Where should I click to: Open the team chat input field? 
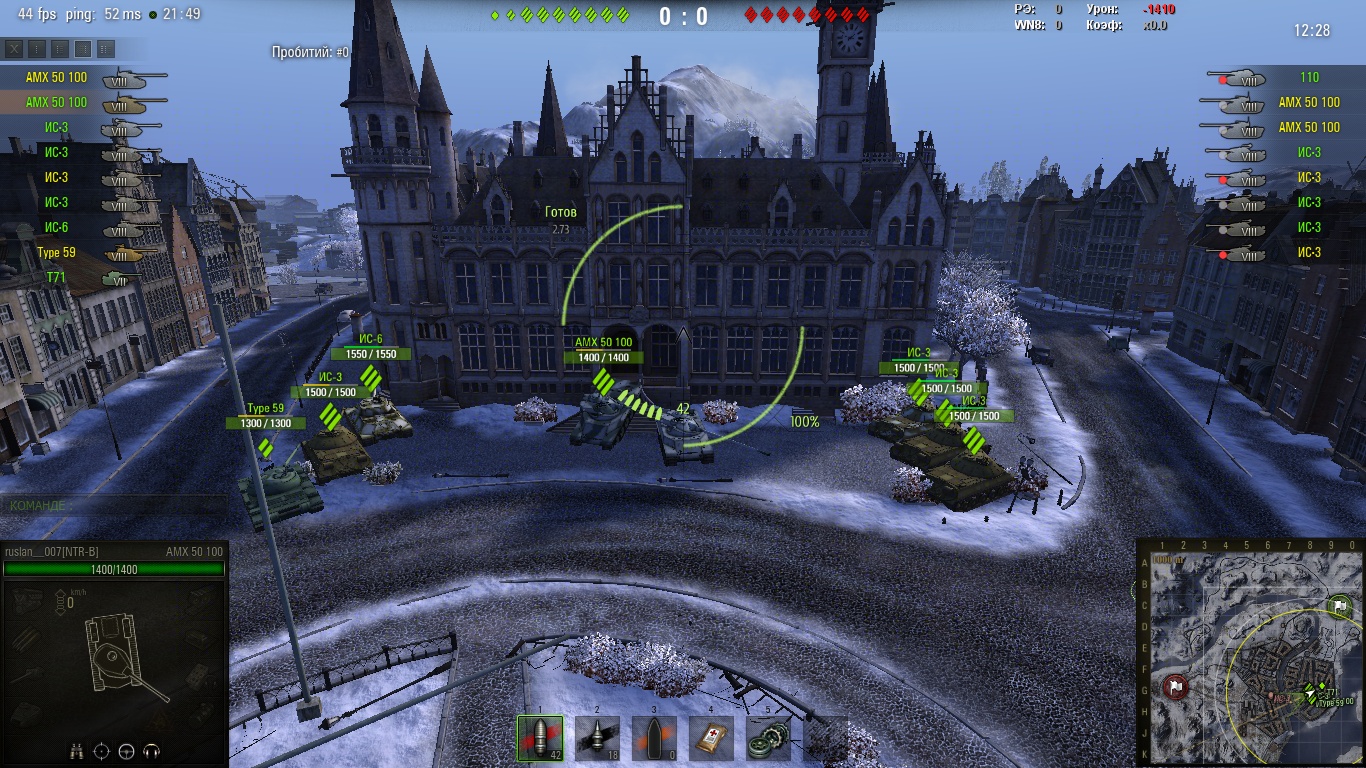coord(114,506)
